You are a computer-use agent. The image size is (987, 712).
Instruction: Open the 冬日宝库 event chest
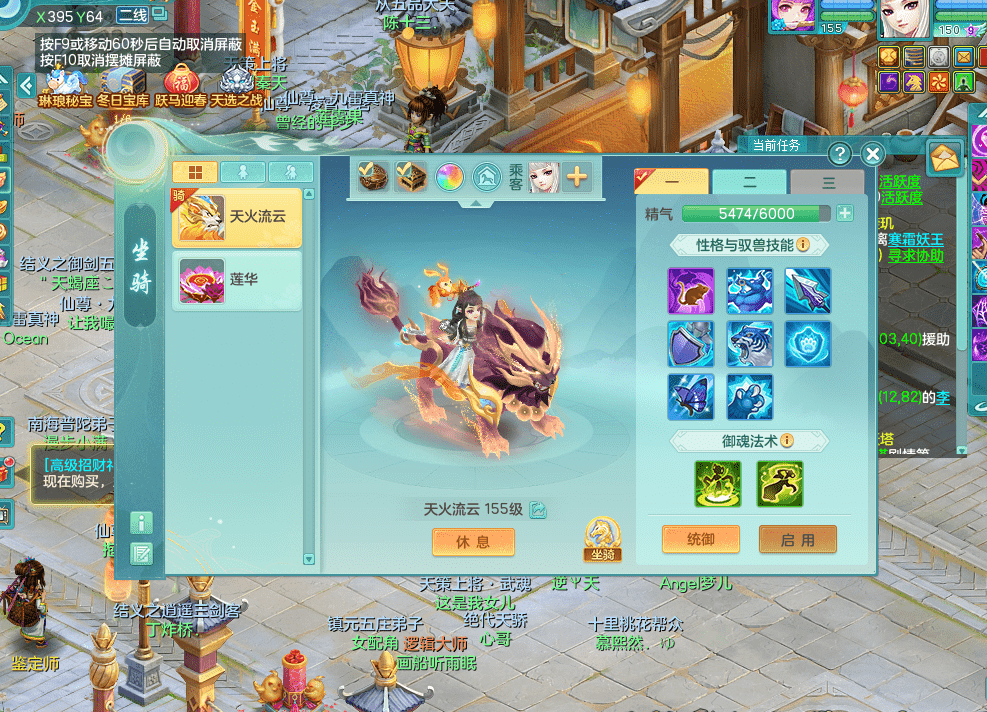[122, 84]
